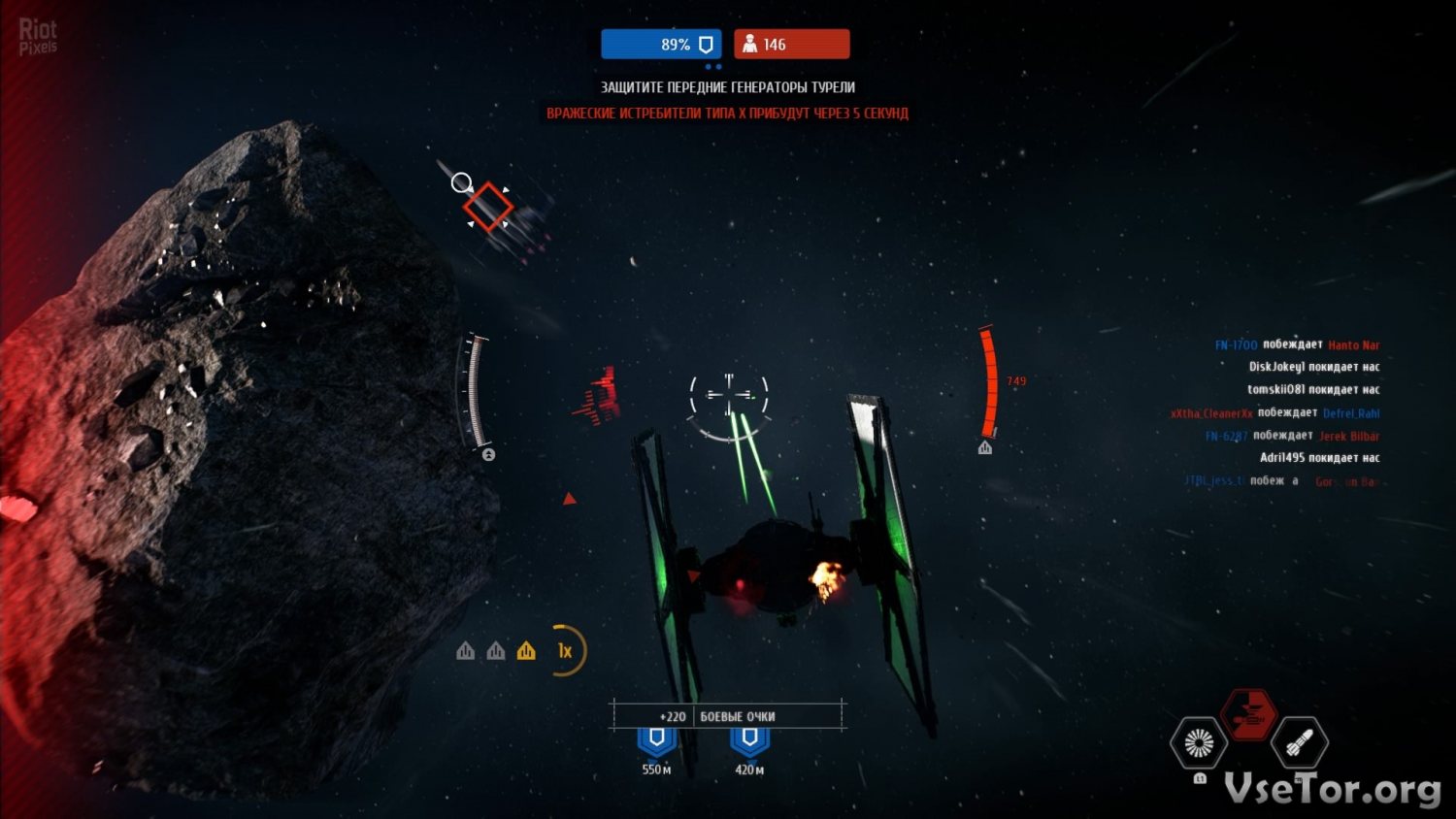
Task: Activate the afterburner turbine ability
Action: coord(1199,743)
